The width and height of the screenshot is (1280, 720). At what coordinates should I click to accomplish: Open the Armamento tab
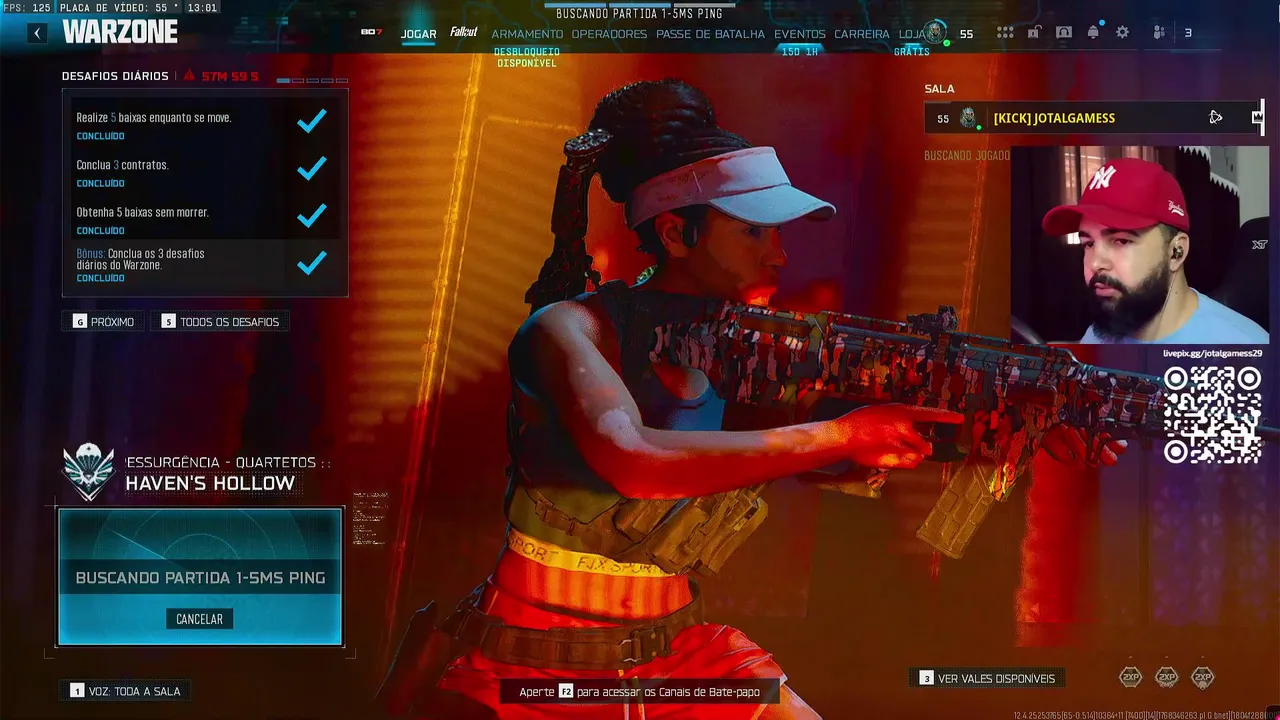527,34
